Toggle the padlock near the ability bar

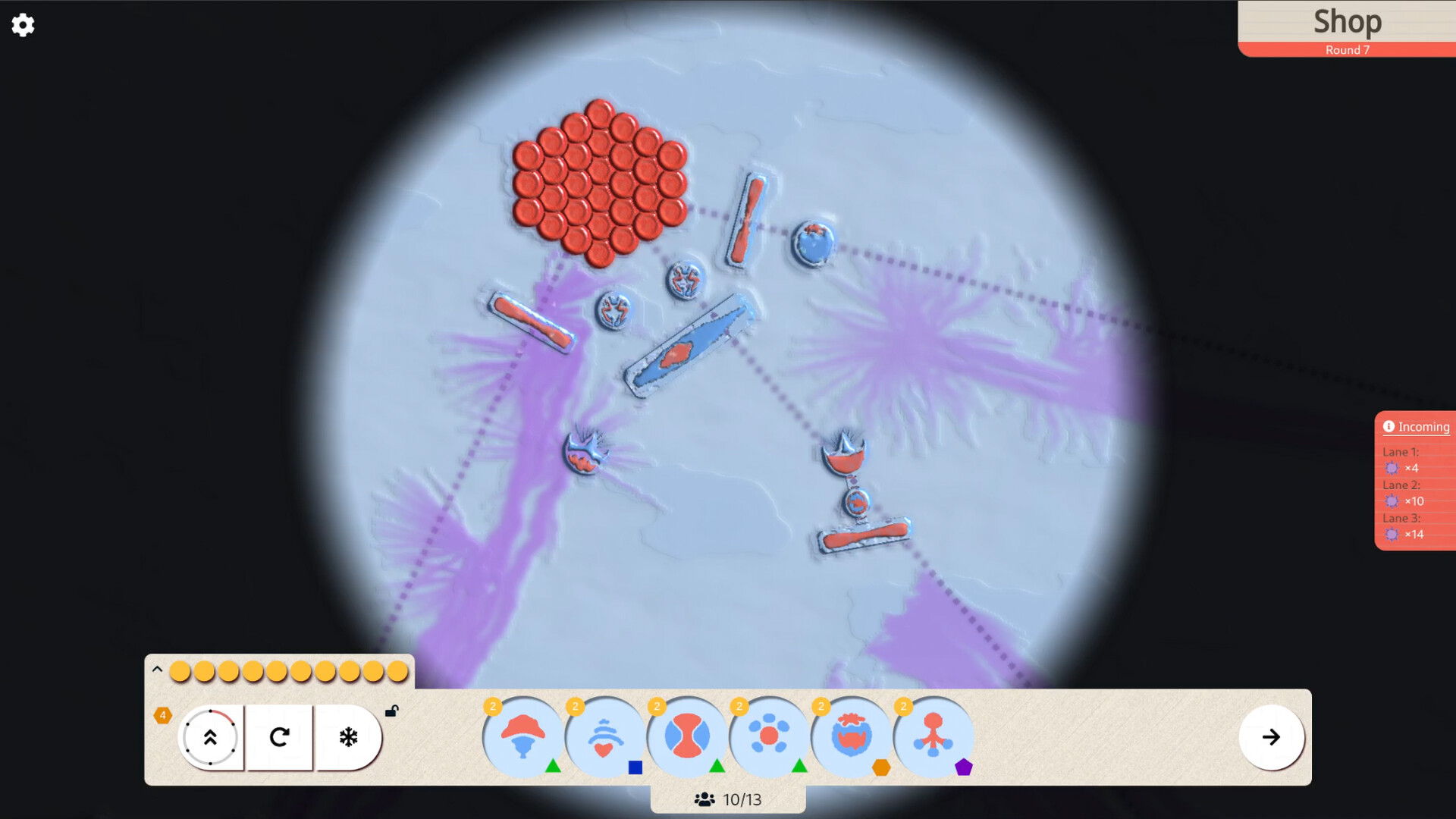(392, 711)
